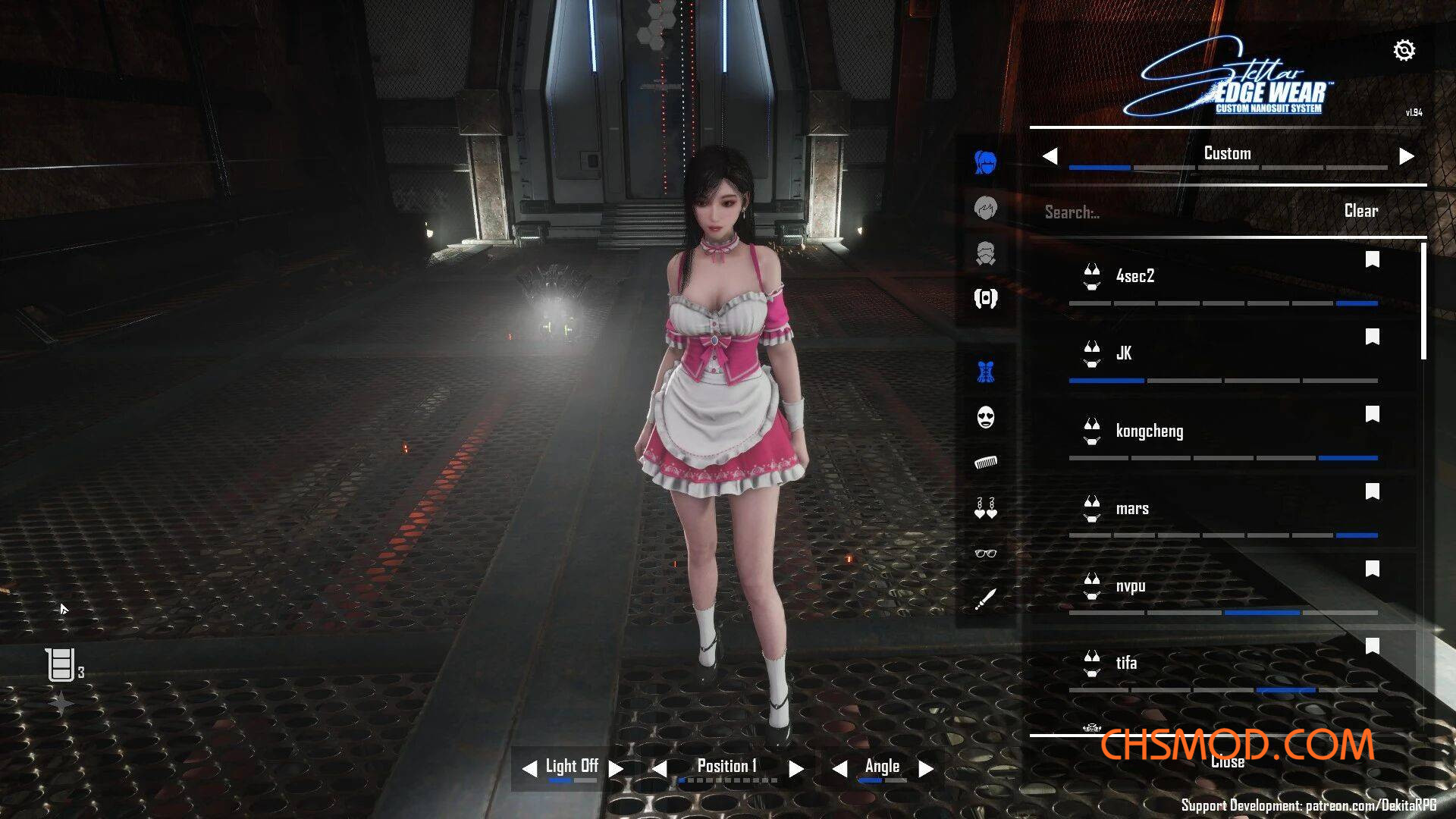Change camera Angle with right arrow
The width and height of the screenshot is (1456, 819).
coord(926,769)
